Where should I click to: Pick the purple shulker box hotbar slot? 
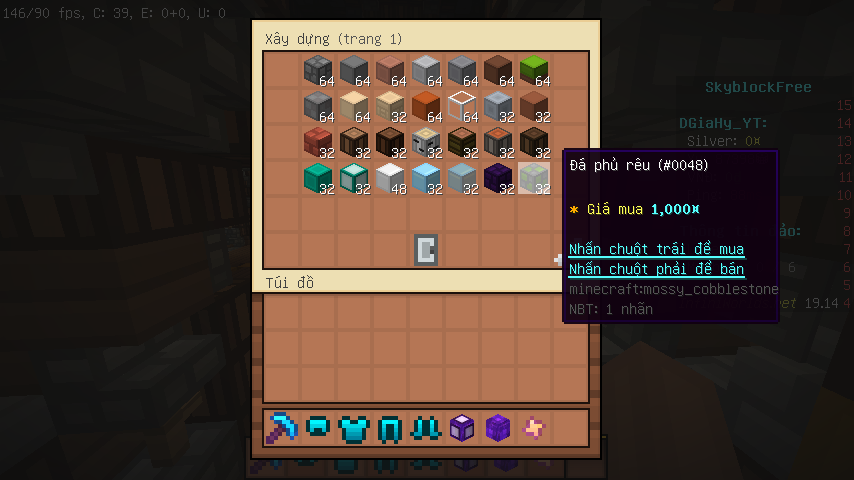(x=462, y=428)
